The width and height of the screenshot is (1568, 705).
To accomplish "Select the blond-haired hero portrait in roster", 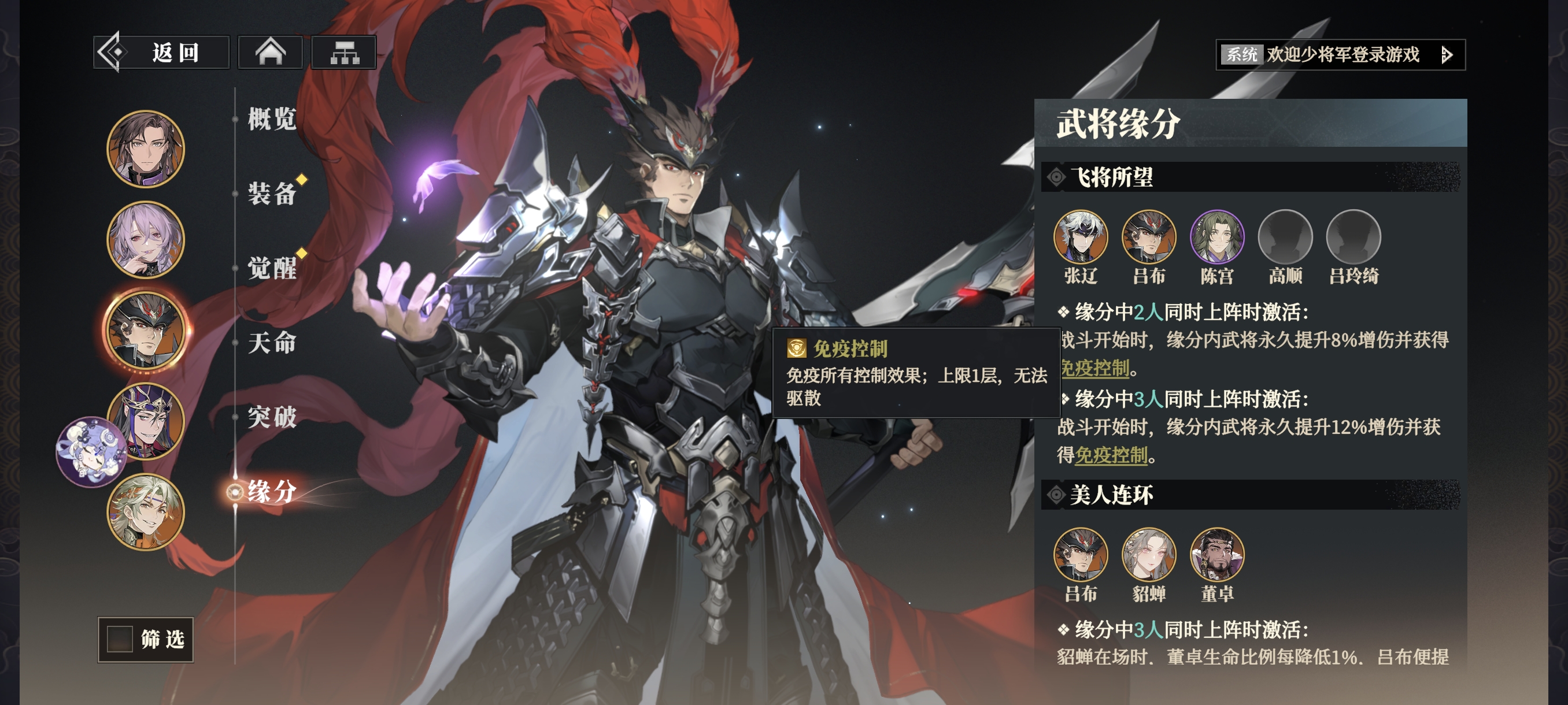I will click(x=146, y=511).
